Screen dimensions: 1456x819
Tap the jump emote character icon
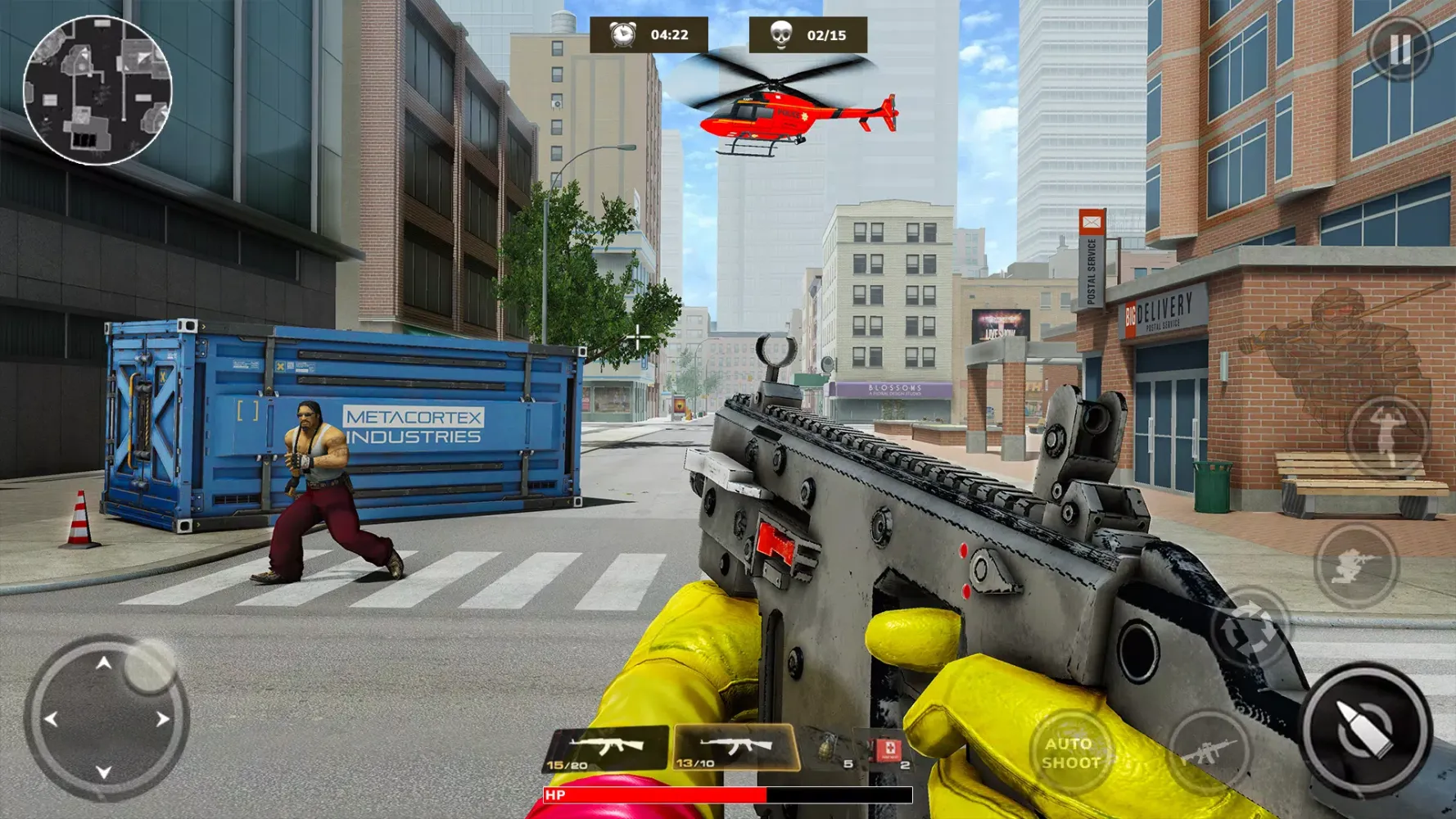(x=1384, y=436)
